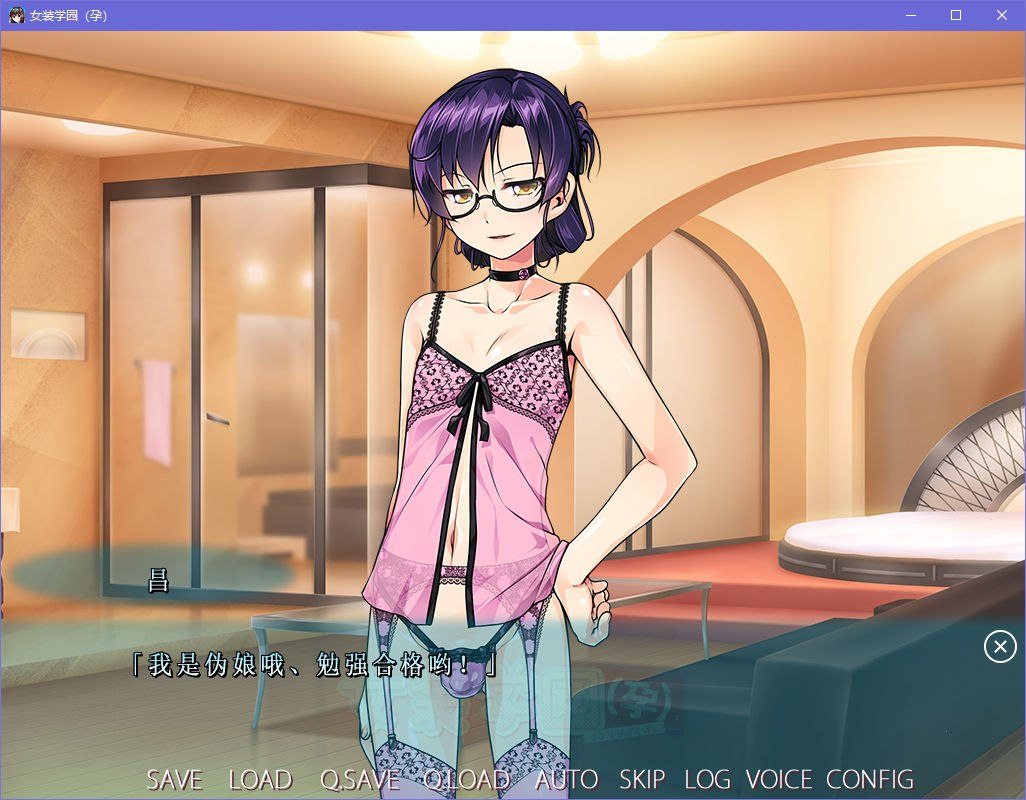Show the dialogue LOG

click(706, 780)
